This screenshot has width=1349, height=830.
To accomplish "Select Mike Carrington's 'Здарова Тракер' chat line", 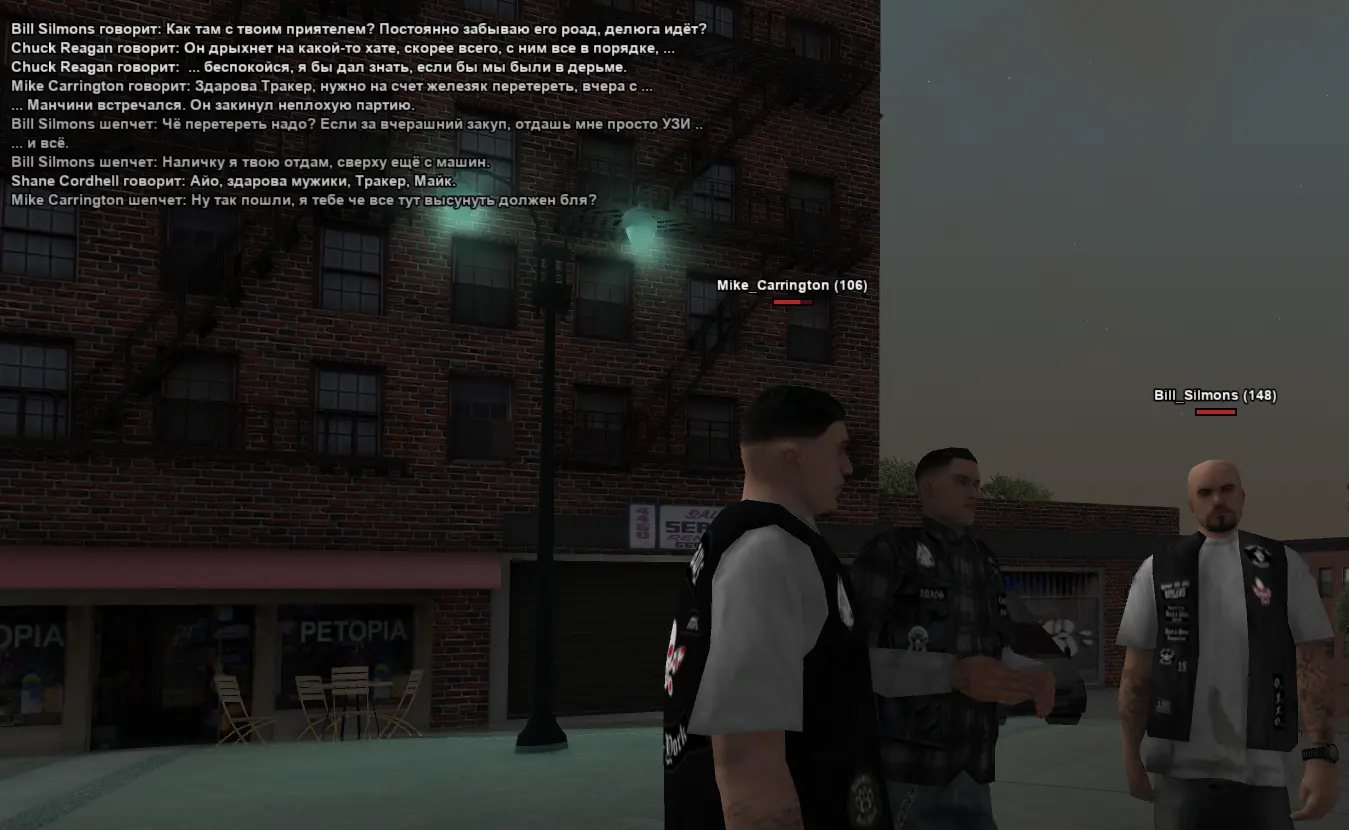I will 330,86.
